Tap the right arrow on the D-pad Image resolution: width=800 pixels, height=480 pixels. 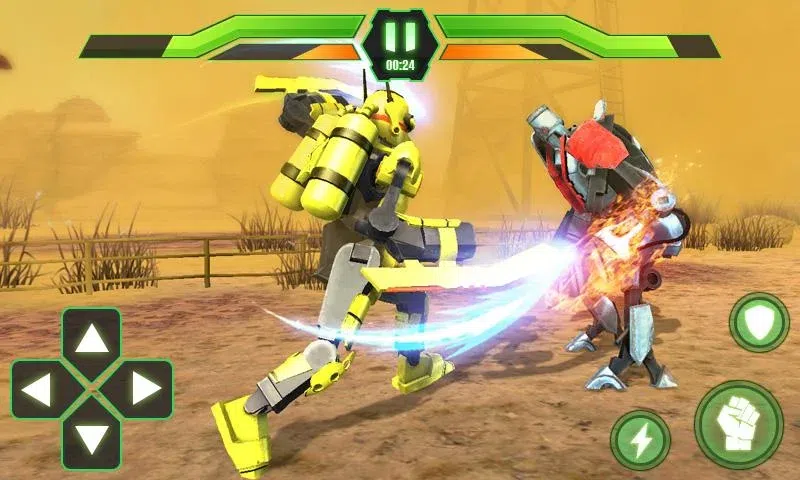(x=145, y=389)
